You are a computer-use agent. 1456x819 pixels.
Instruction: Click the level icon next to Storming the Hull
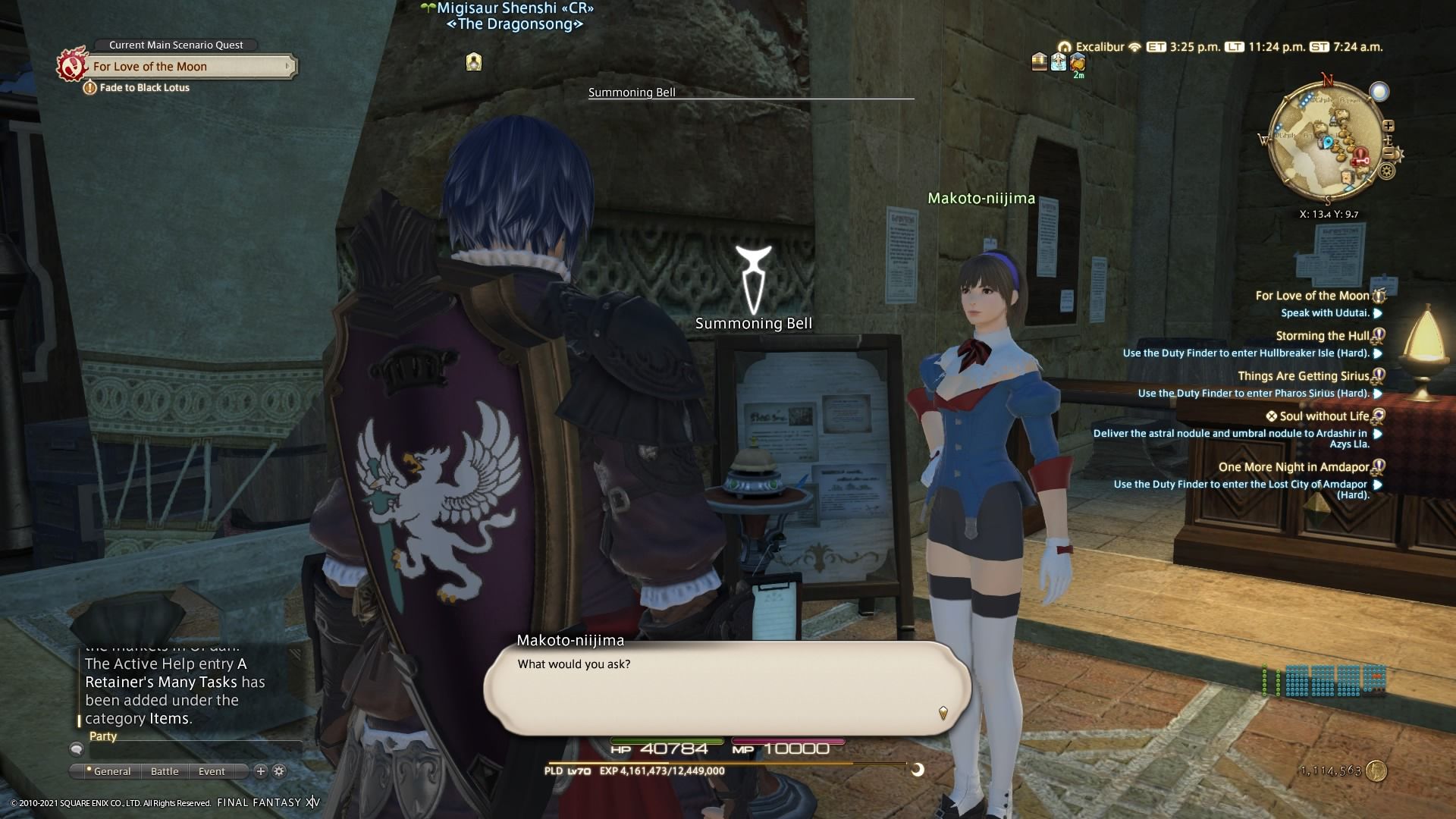coord(1379,335)
